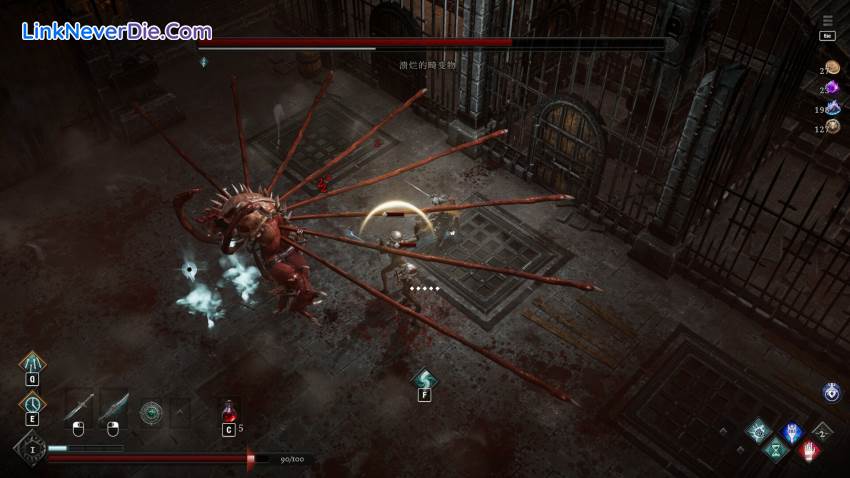Screen dimensions: 850x478
Task: Trigger the swirl skill above the F key
Action: pyautogui.click(x=424, y=379)
